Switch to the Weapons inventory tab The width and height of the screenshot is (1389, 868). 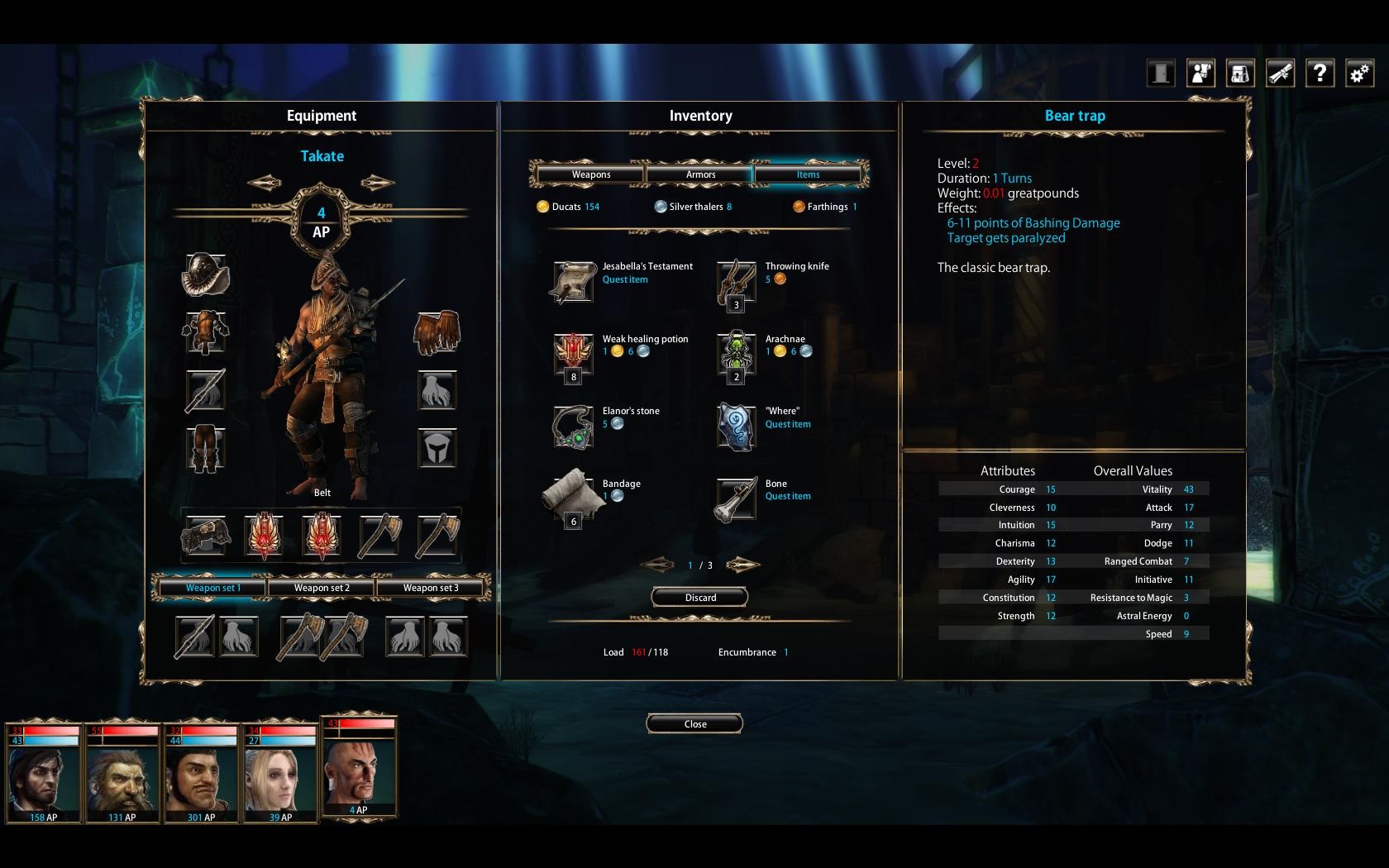point(590,174)
